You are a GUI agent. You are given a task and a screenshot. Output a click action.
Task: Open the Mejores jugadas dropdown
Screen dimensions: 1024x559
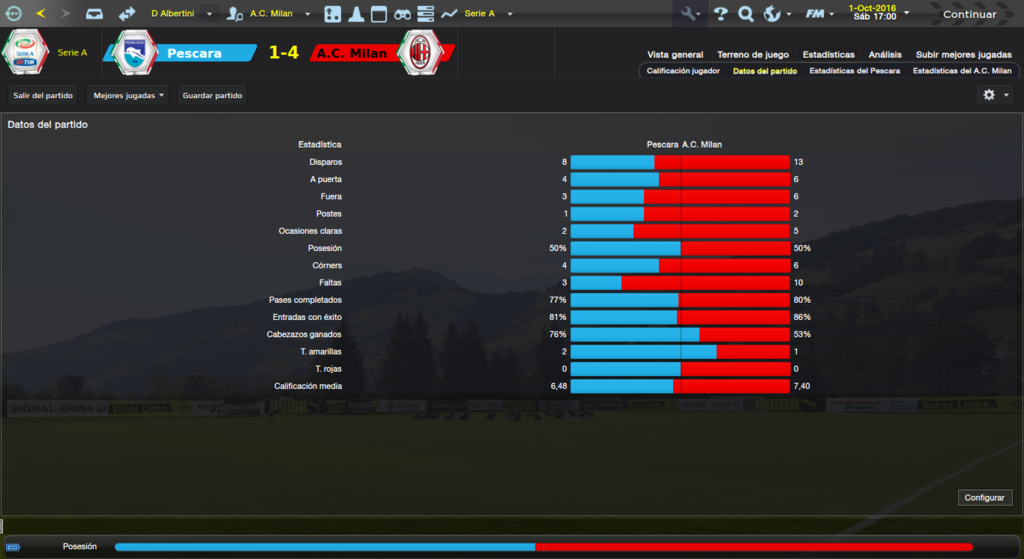128,95
